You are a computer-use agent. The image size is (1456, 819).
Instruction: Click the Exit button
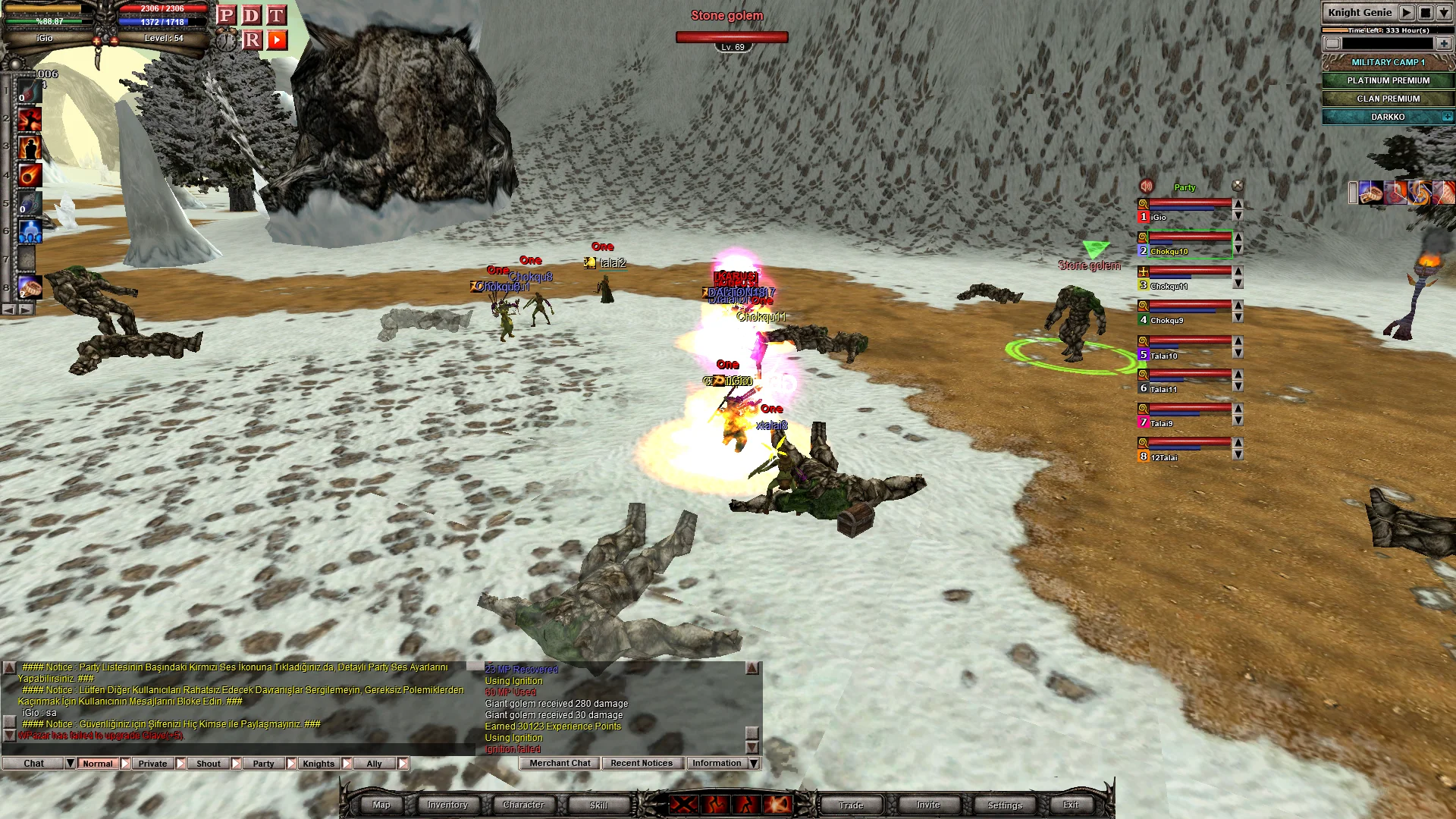tap(1071, 805)
